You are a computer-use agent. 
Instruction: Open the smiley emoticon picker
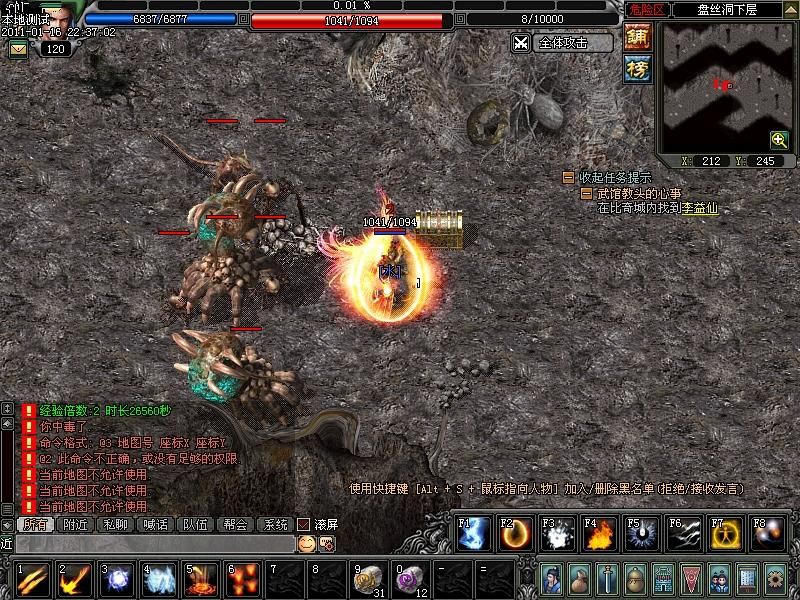click(x=306, y=543)
